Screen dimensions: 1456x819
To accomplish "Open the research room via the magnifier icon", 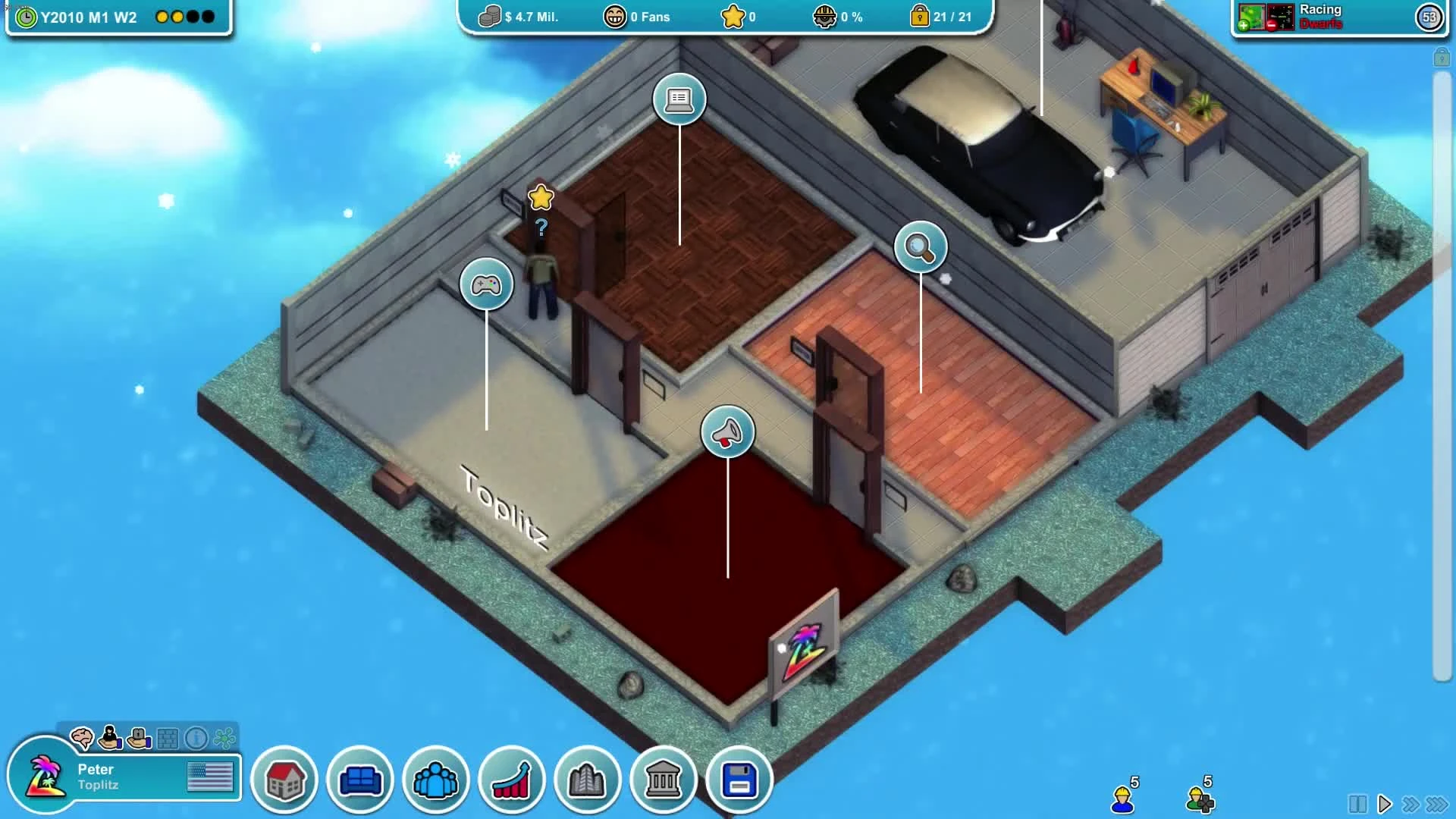I will 922,248.
